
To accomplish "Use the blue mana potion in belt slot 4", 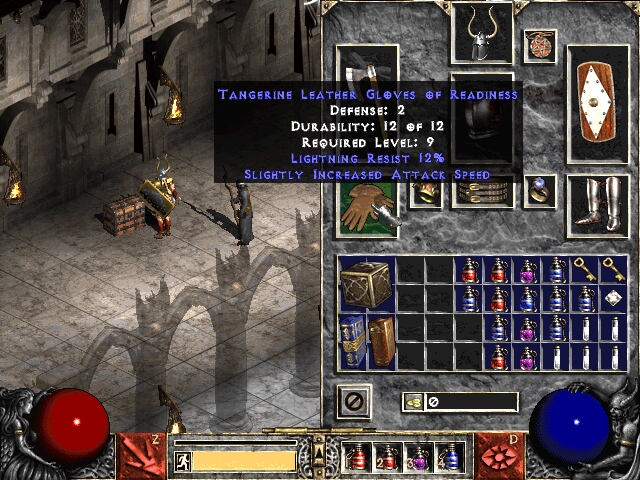I will [449, 457].
